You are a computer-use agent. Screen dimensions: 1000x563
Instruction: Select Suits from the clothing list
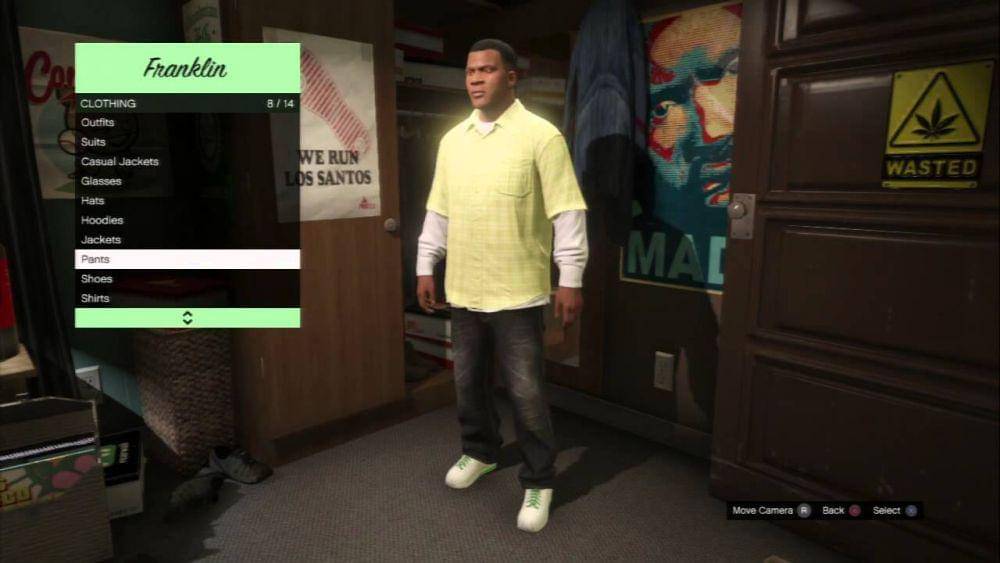(x=94, y=142)
